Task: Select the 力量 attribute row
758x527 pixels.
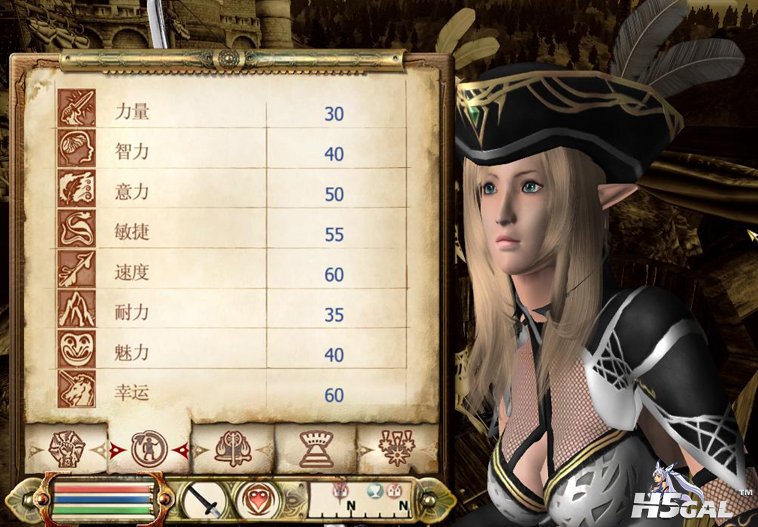Action: [232, 113]
